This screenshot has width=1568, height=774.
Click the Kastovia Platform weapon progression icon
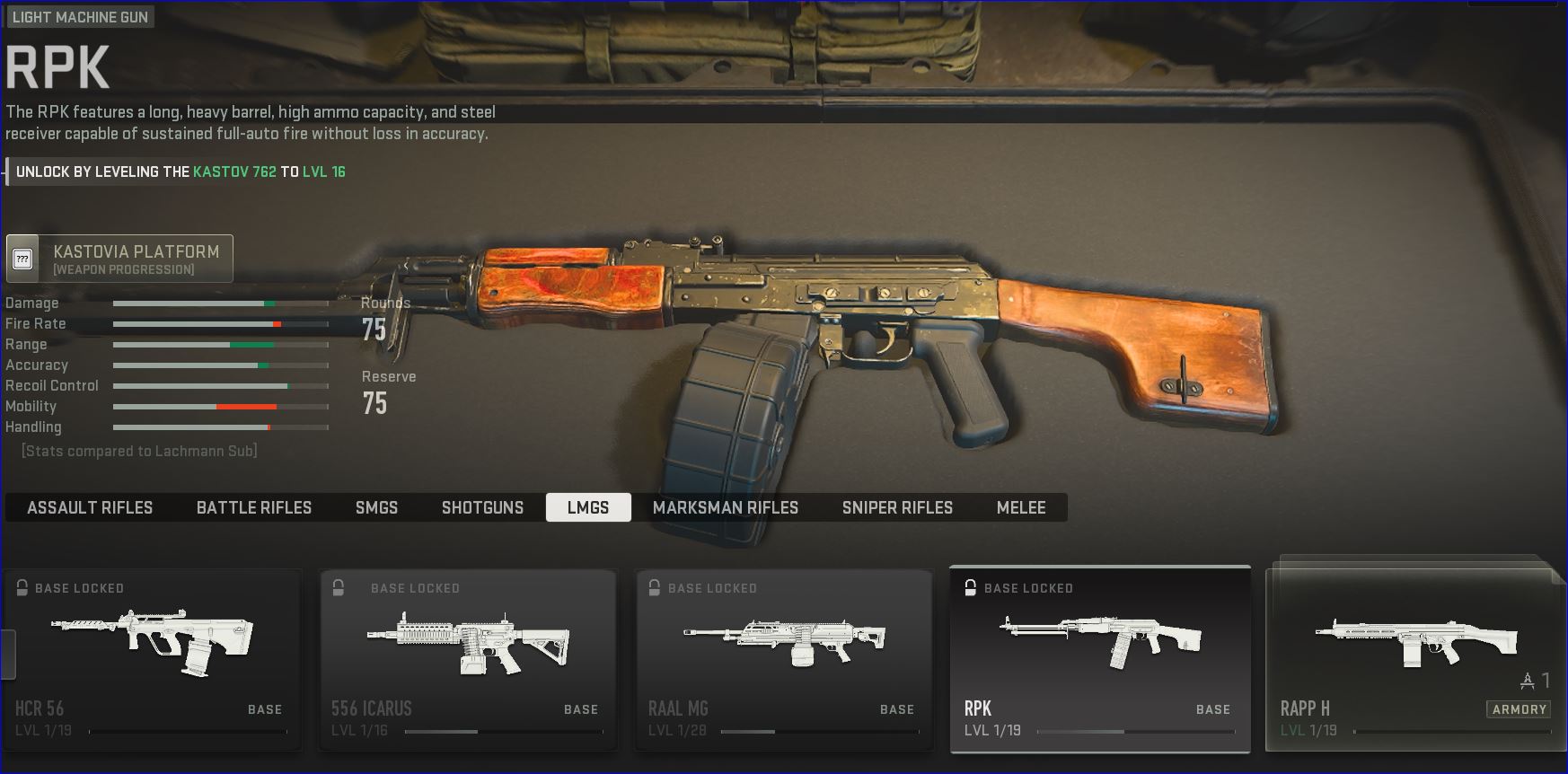pyautogui.click(x=23, y=258)
